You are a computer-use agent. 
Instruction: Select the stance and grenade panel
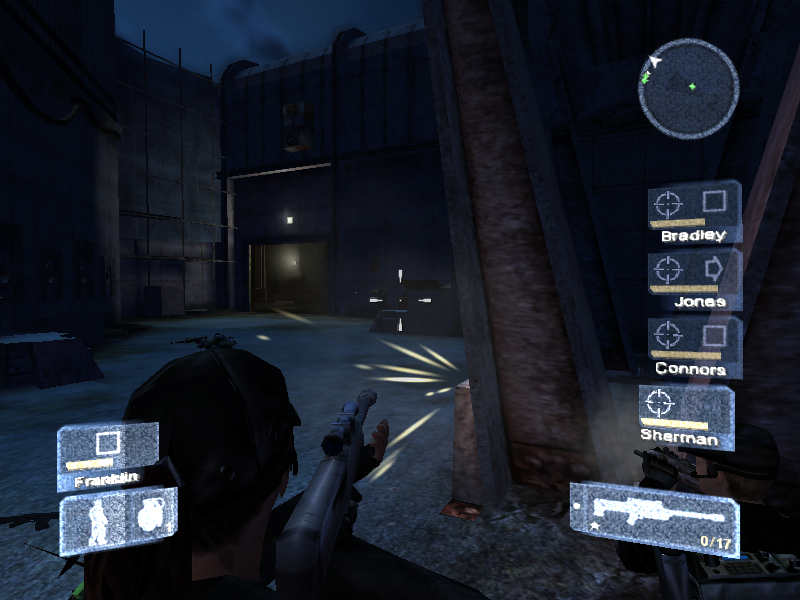coord(118,520)
